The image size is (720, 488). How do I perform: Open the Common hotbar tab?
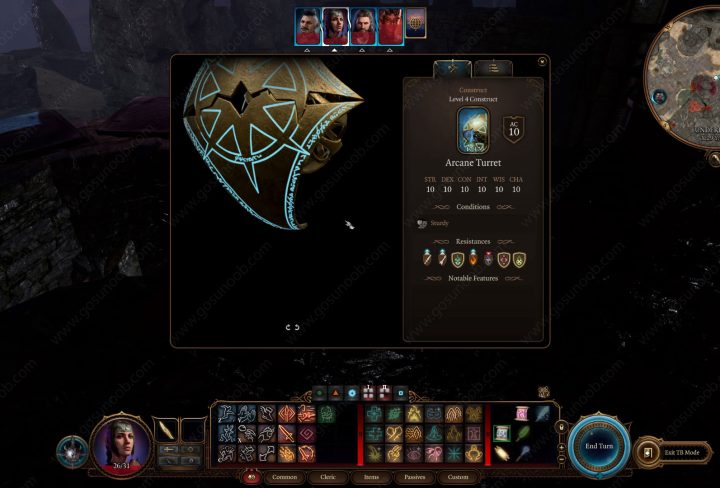point(284,477)
